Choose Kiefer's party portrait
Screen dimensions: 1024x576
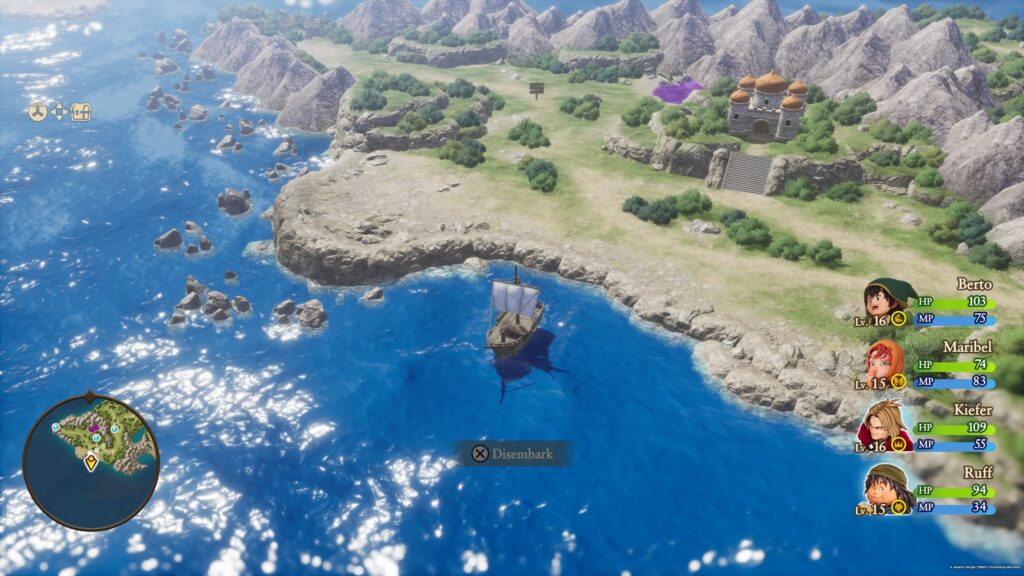pos(885,423)
